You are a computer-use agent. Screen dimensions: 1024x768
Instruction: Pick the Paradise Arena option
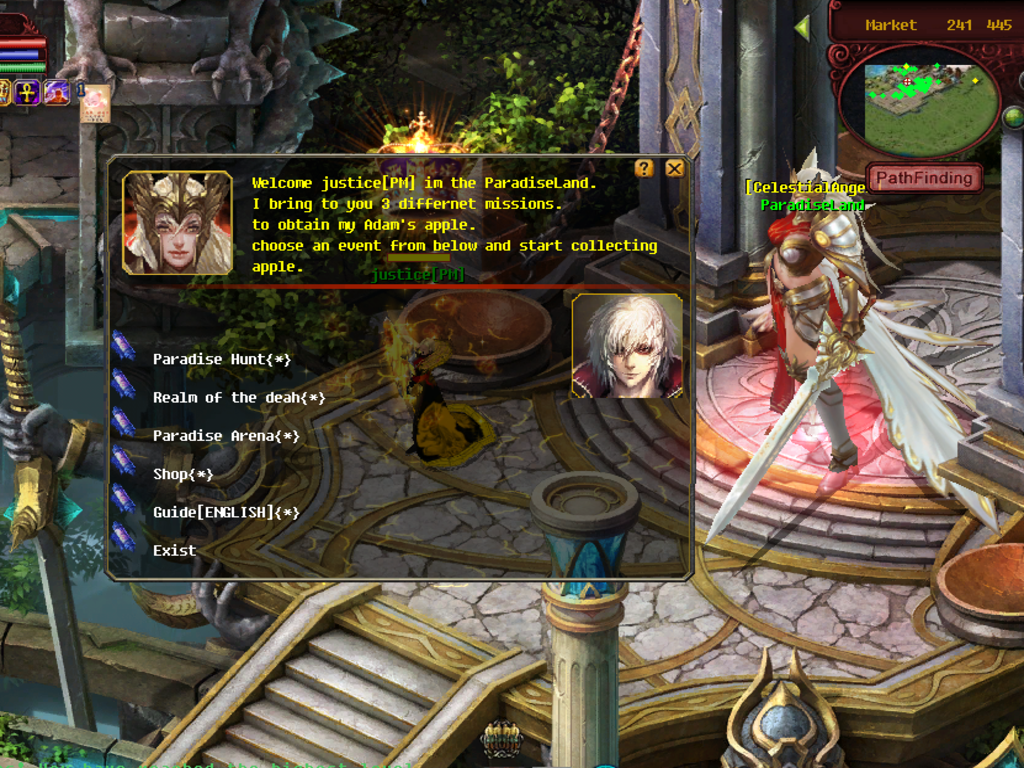[226, 436]
